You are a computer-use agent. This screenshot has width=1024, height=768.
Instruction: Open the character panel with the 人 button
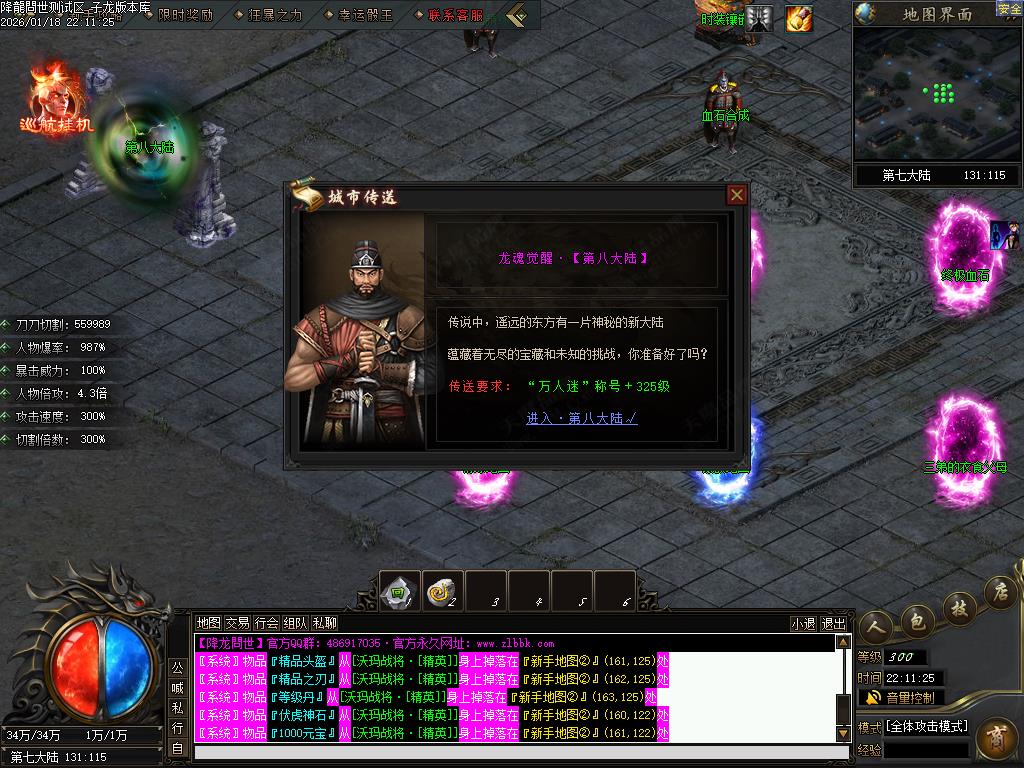pos(877,626)
